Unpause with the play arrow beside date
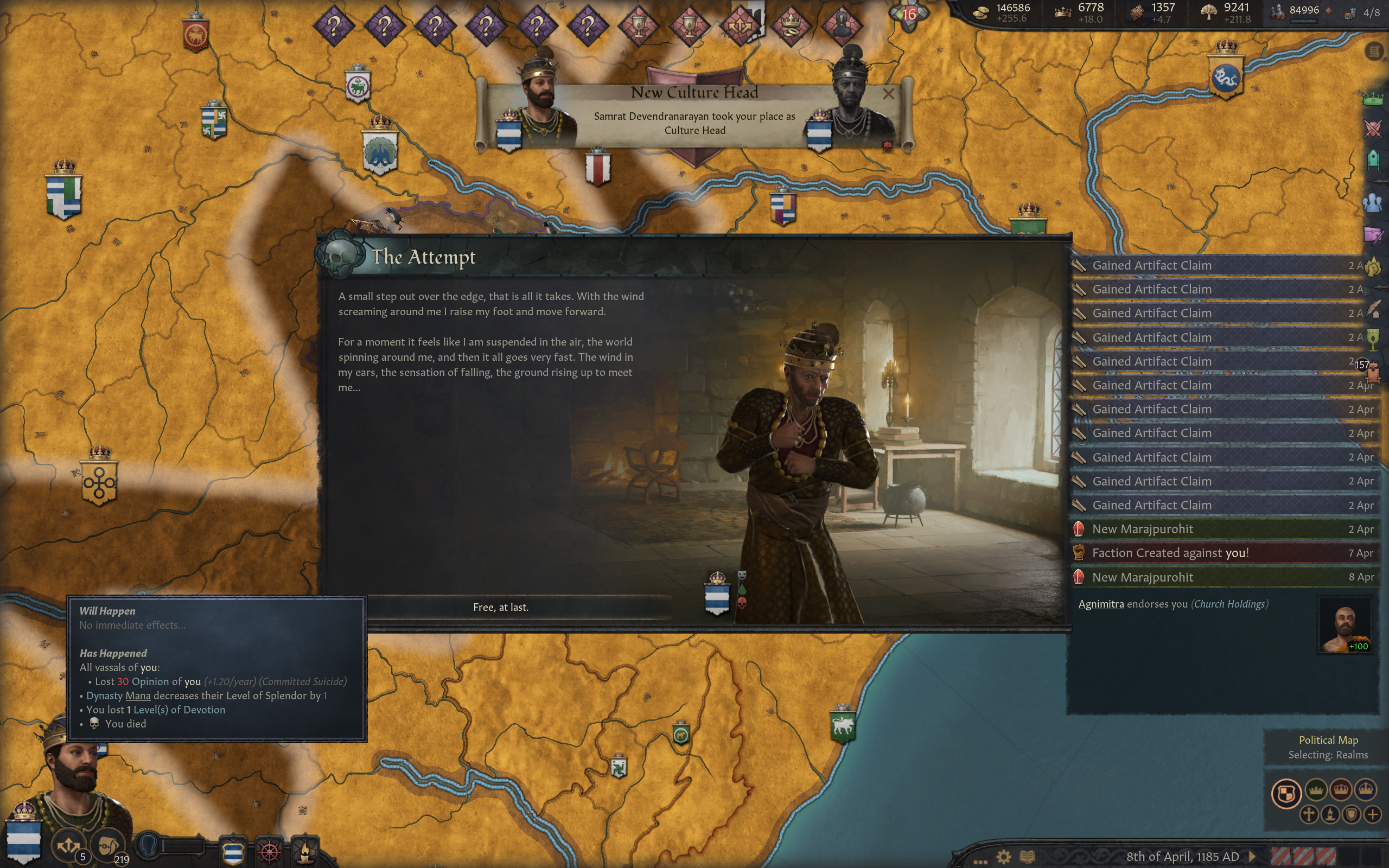Screen dimensions: 1389x868 click(1252, 857)
